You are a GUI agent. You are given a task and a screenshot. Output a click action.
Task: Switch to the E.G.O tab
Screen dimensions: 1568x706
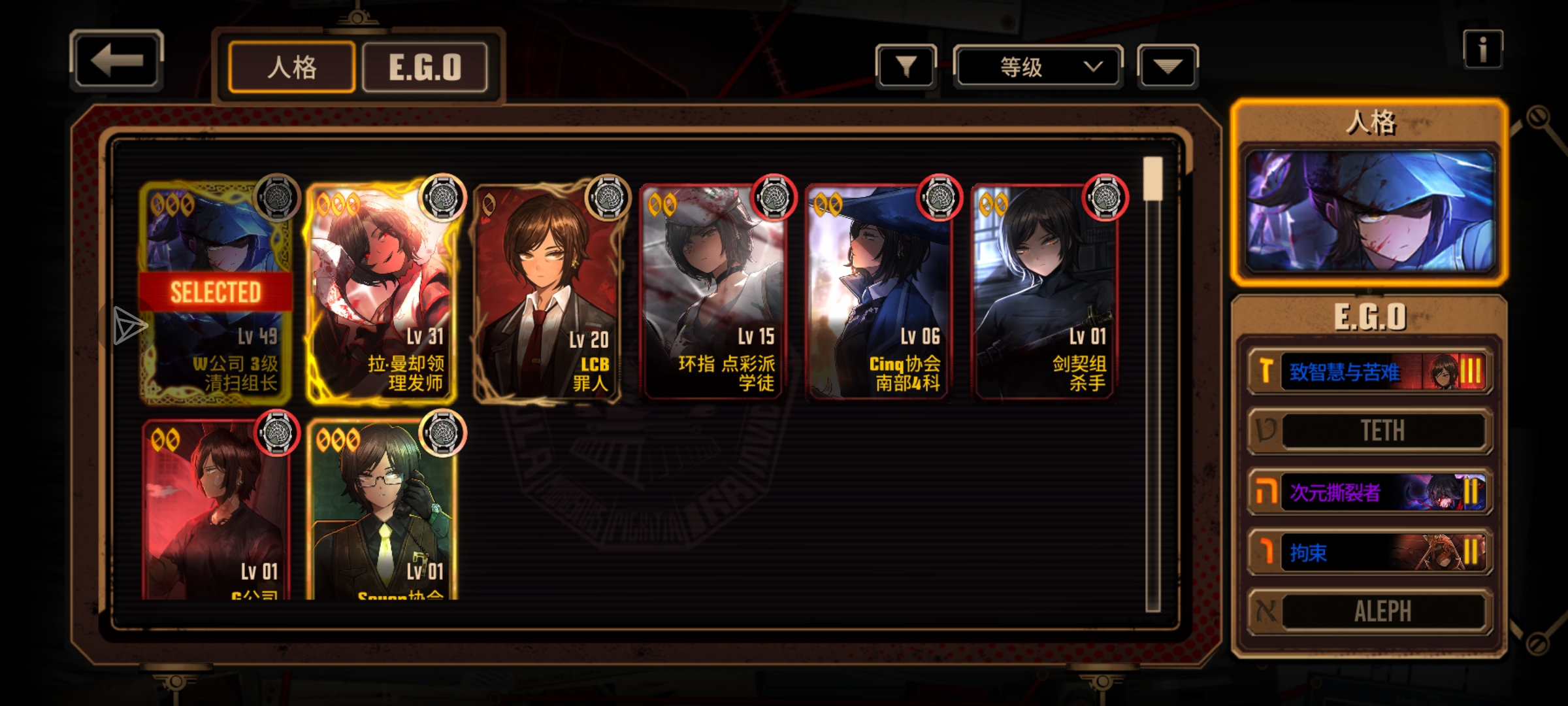pyautogui.click(x=425, y=67)
